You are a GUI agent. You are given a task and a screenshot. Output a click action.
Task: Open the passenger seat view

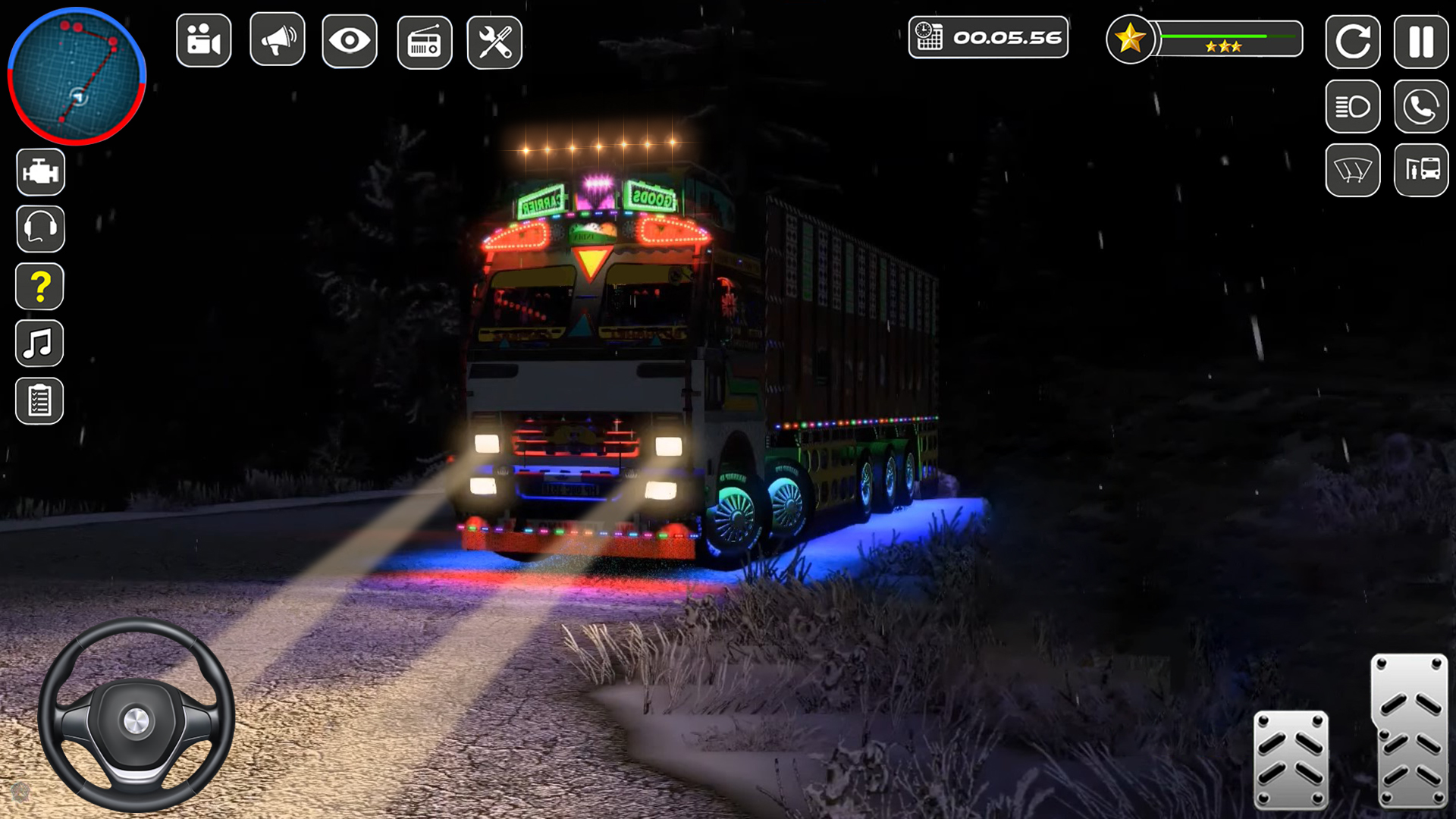[1421, 171]
